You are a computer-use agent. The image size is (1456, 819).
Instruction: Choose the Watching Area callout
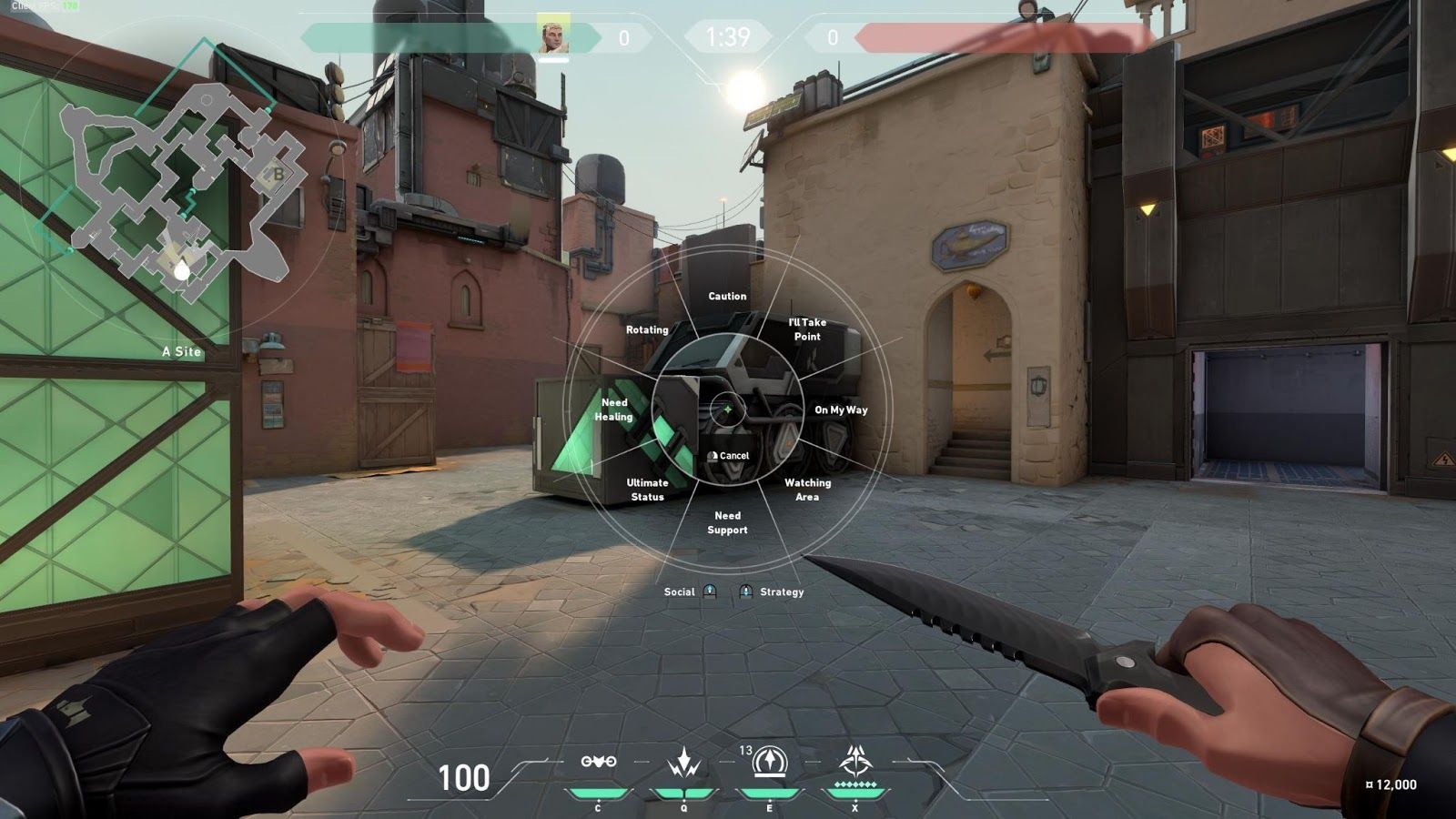coord(809,490)
